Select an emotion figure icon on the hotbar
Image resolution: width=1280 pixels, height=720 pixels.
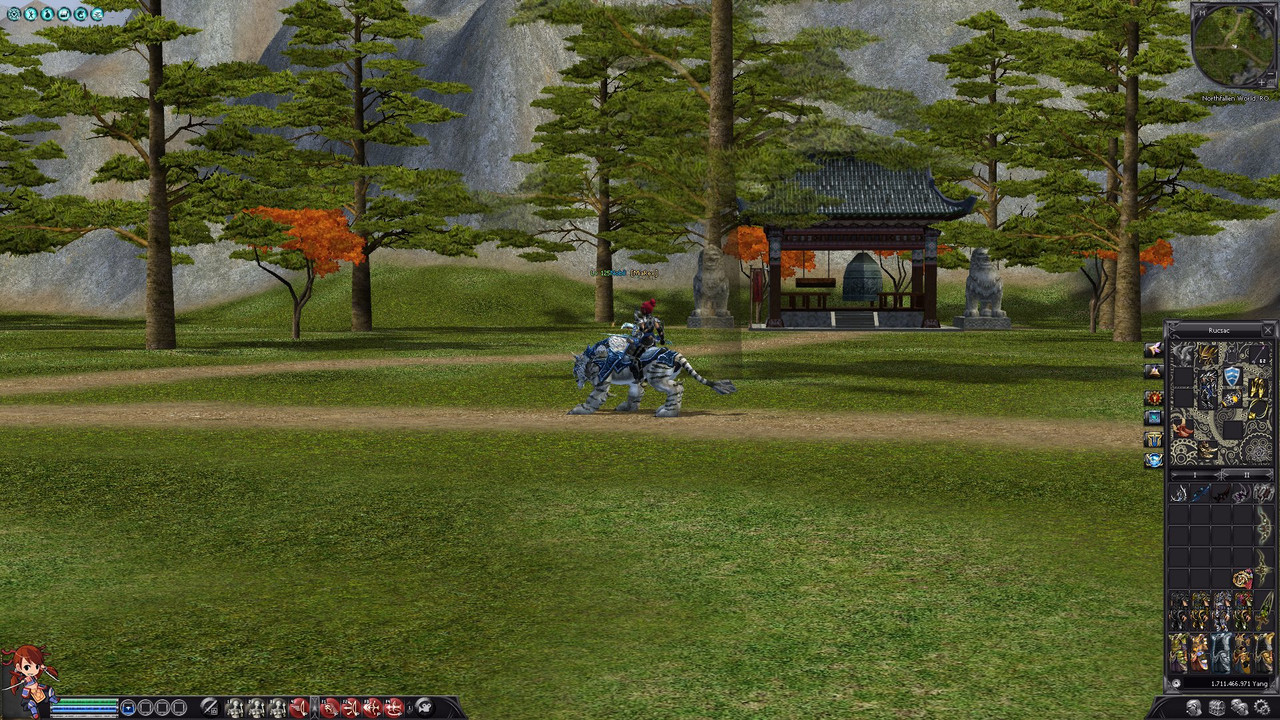point(234,706)
